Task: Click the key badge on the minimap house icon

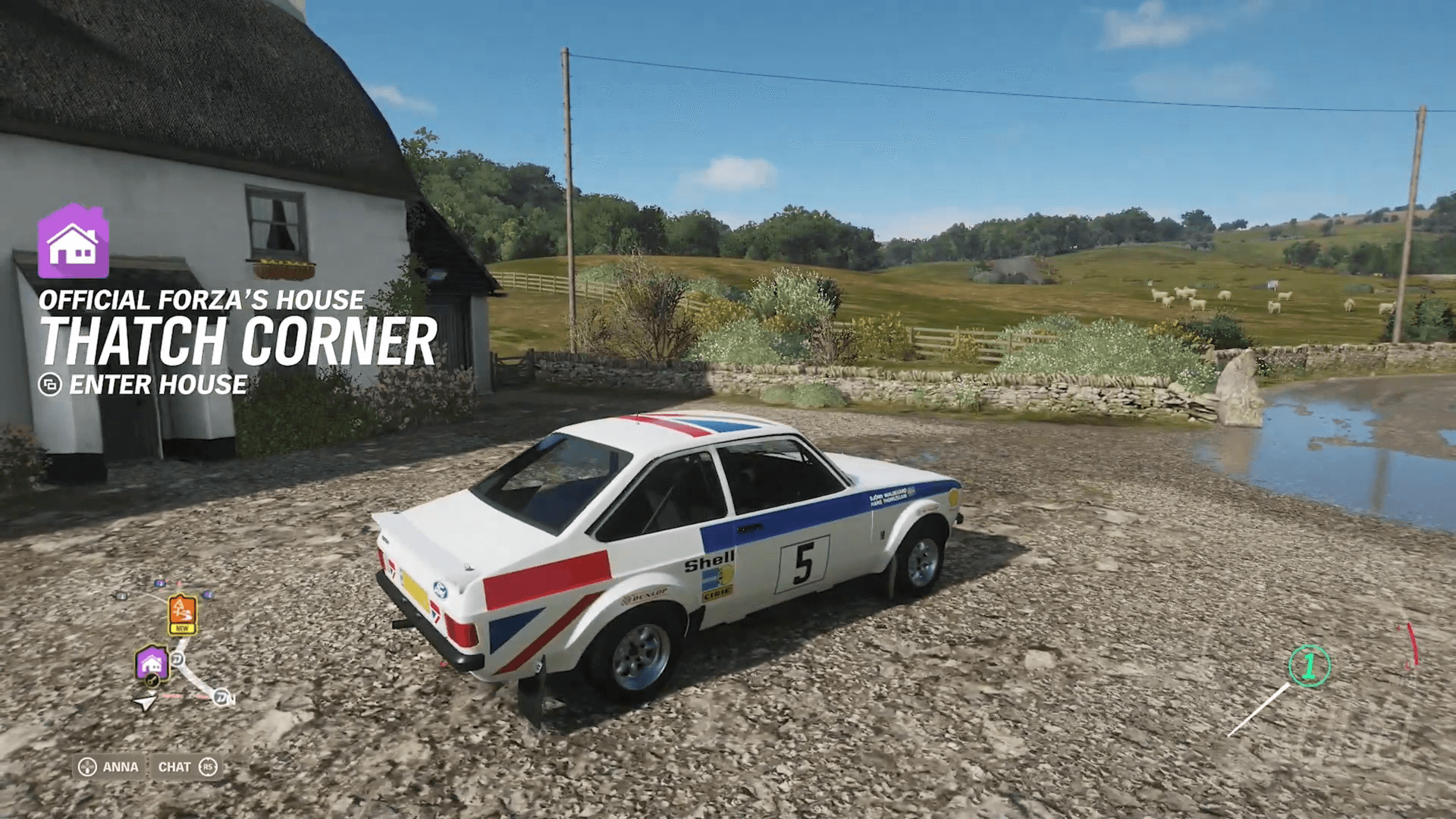Action: (x=152, y=680)
